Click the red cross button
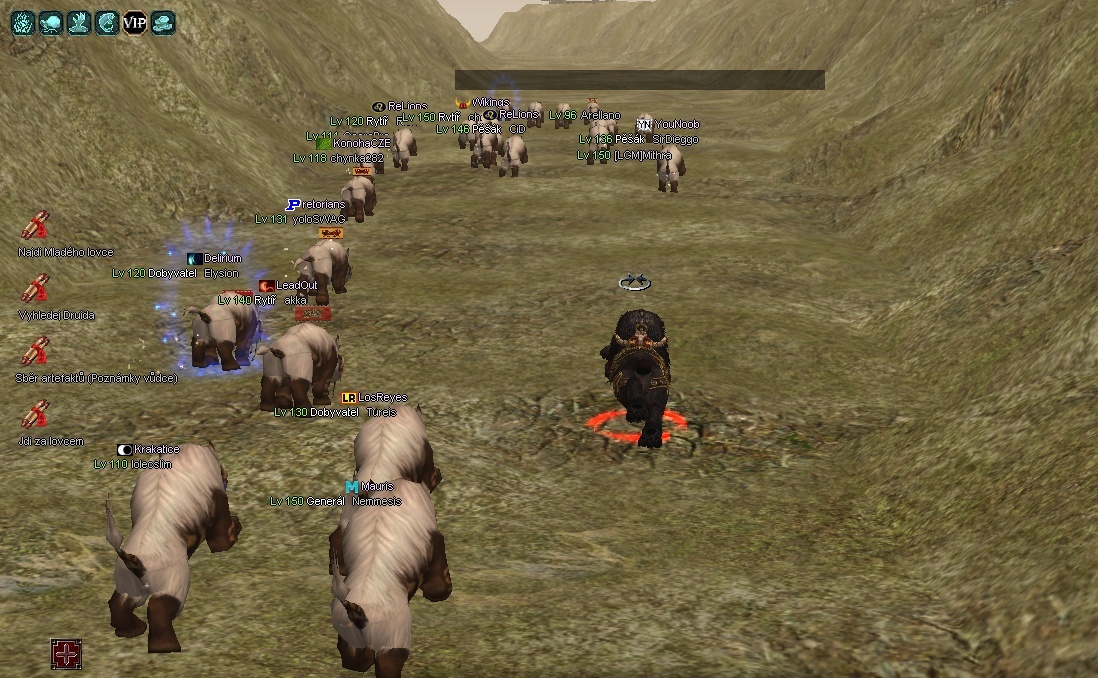This screenshot has height=678, width=1098. (x=66, y=654)
